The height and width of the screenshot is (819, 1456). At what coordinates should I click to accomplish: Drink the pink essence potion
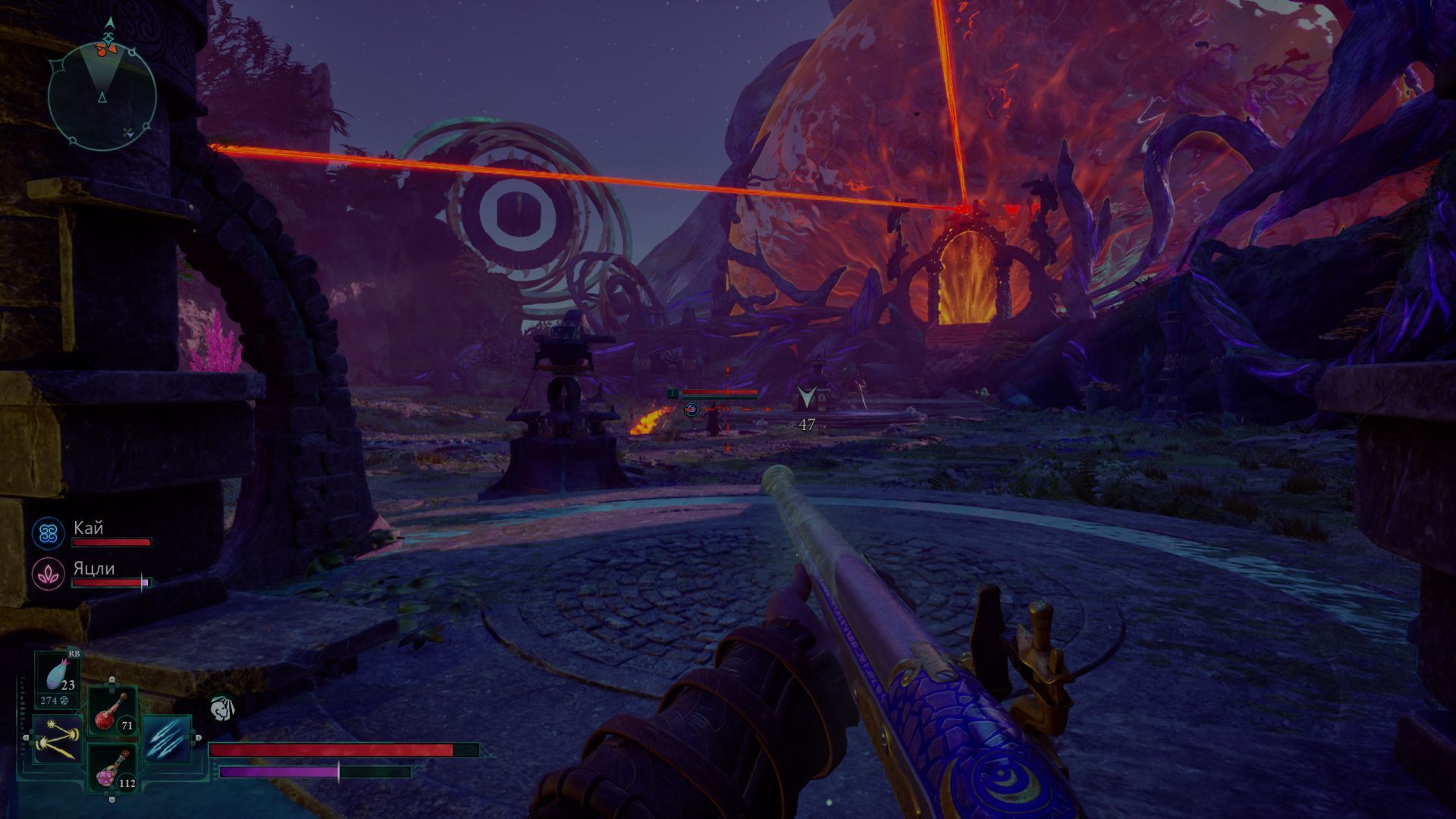[112, 767]
